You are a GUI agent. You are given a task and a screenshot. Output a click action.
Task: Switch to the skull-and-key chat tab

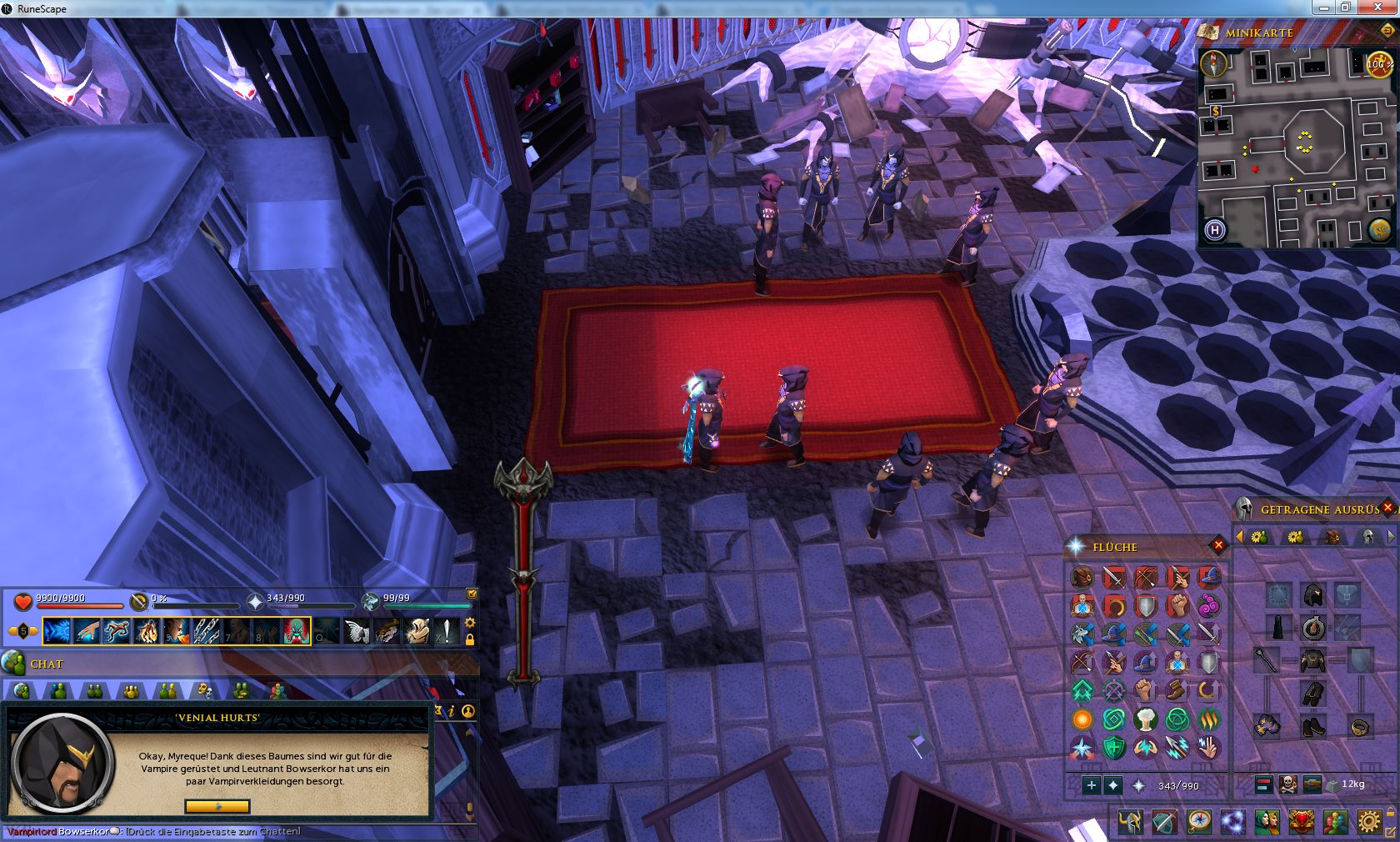203,690
